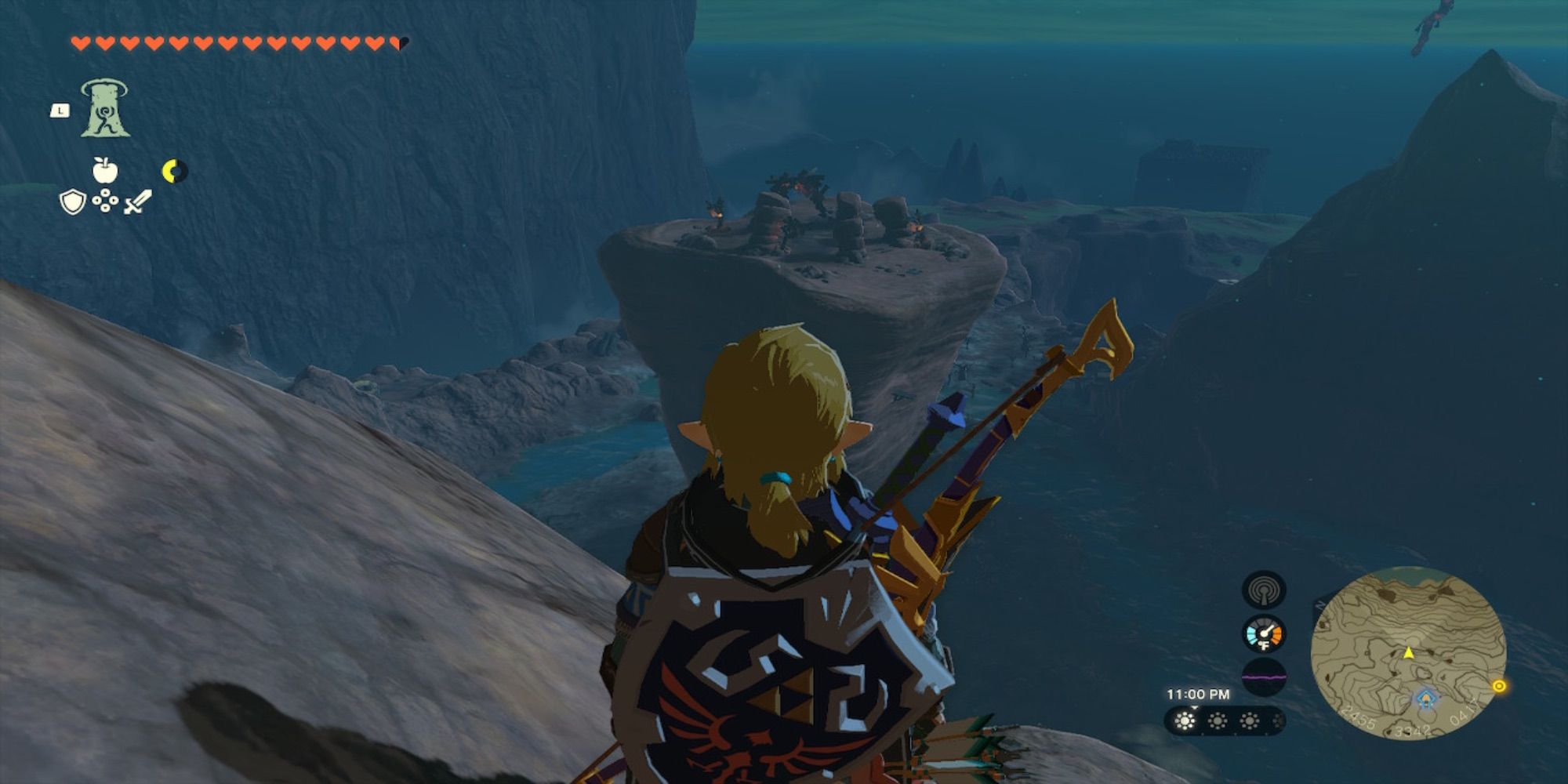Expand the minimap using the N compass tab

1319,604
